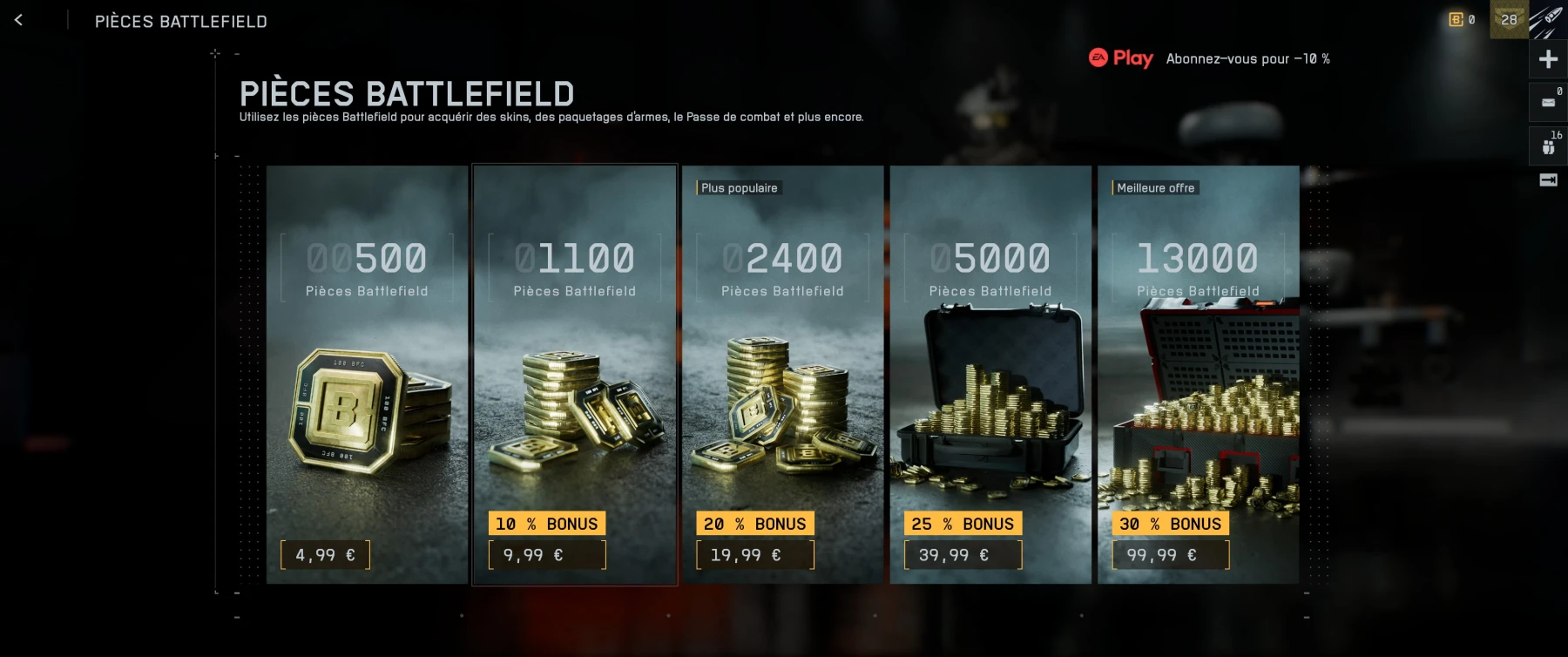Click the EA Play logo
The height and width of the screenshot is (657, 1568).
[1123, 58]
